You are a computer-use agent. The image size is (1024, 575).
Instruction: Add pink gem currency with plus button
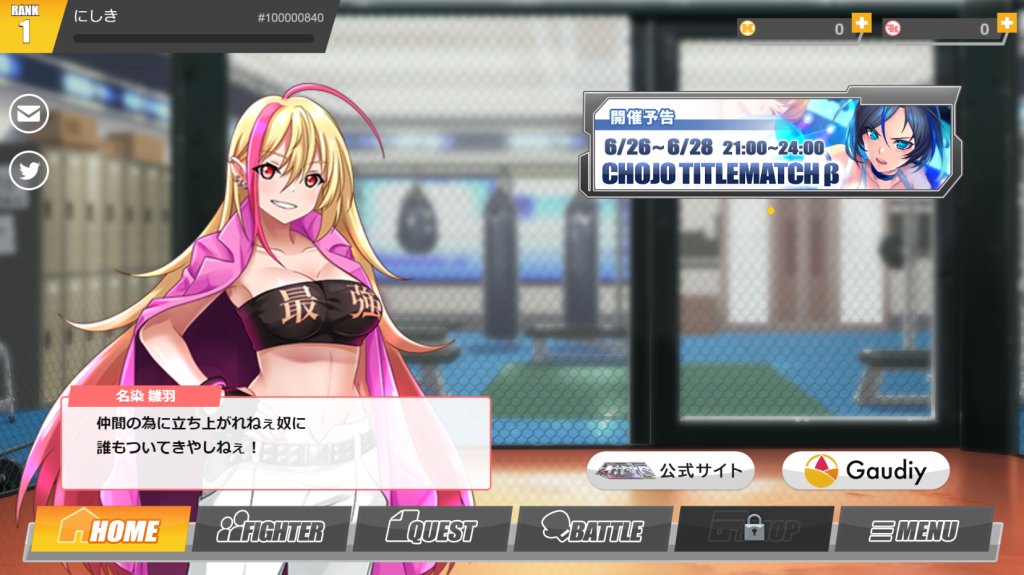(x=1006, y=24)
